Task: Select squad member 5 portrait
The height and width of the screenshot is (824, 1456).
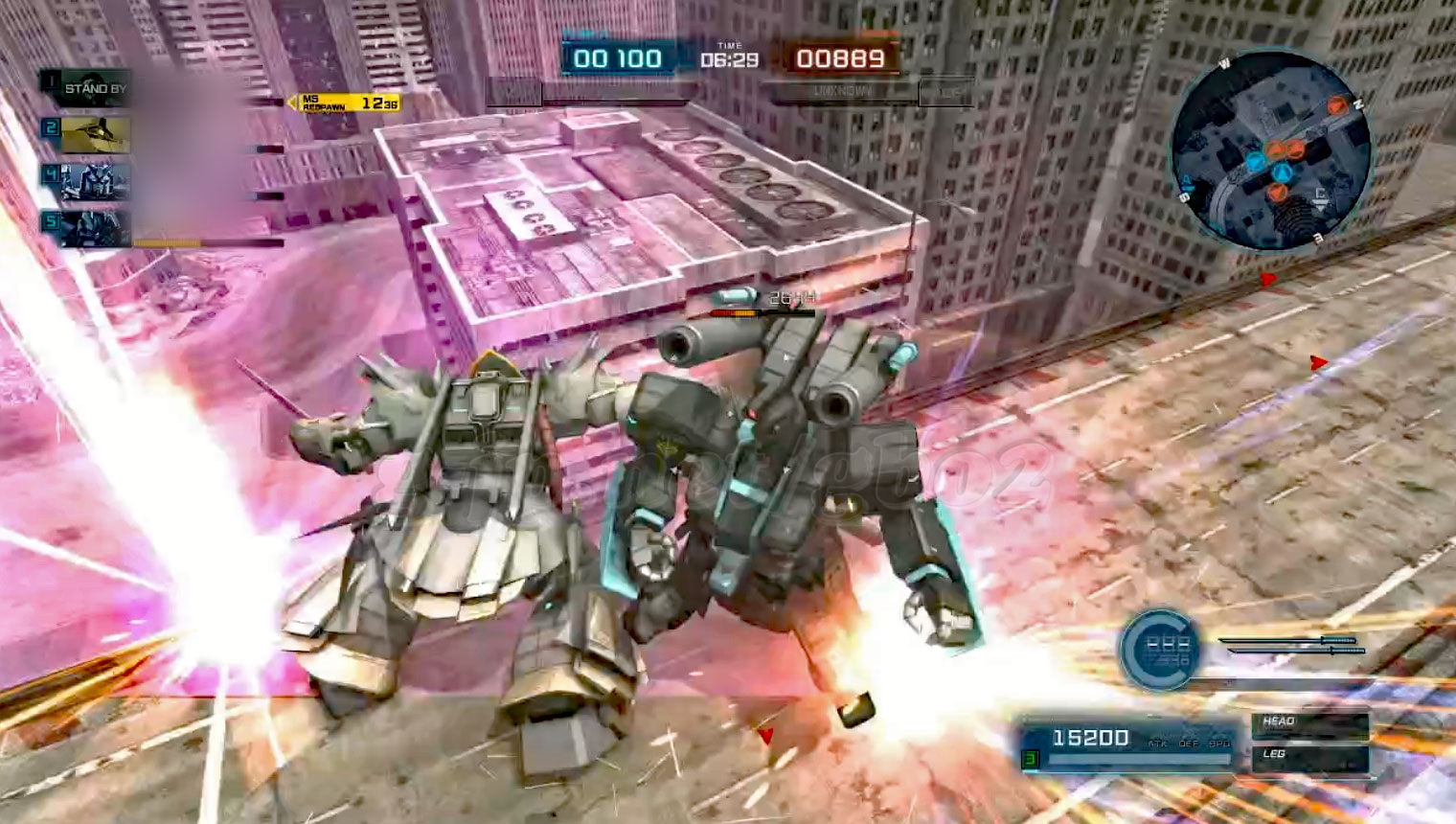Action: tap(95, 228)
